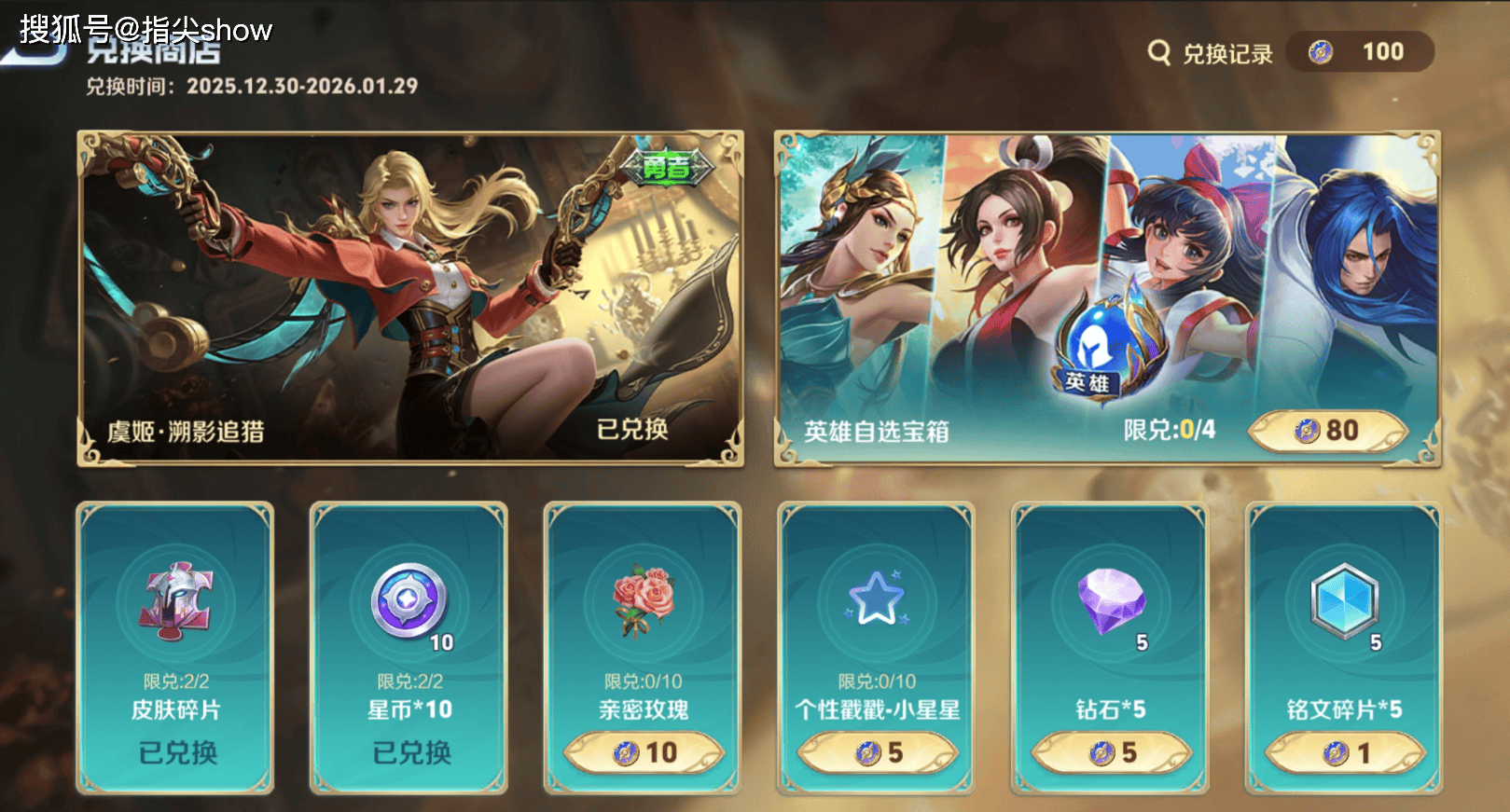Image resolution: width=1510 pixels, height=812 pixels.
Task: Redeem 亲密玫瑰 for 10 coins
Action: pos(644,752)
